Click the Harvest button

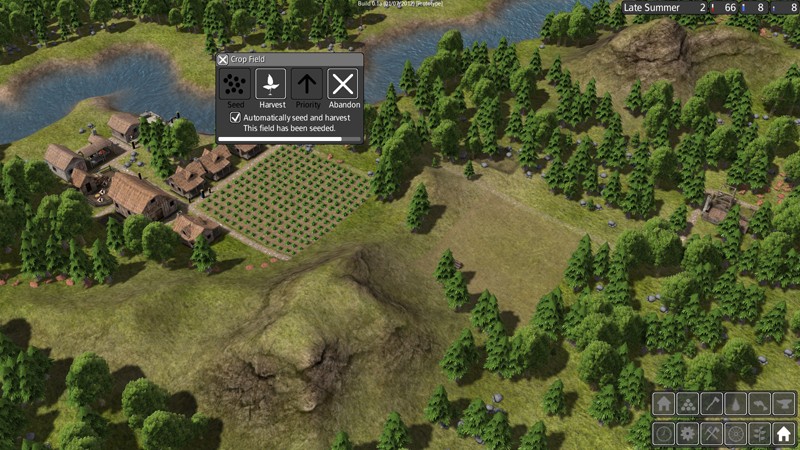click(x=271, y=84)
